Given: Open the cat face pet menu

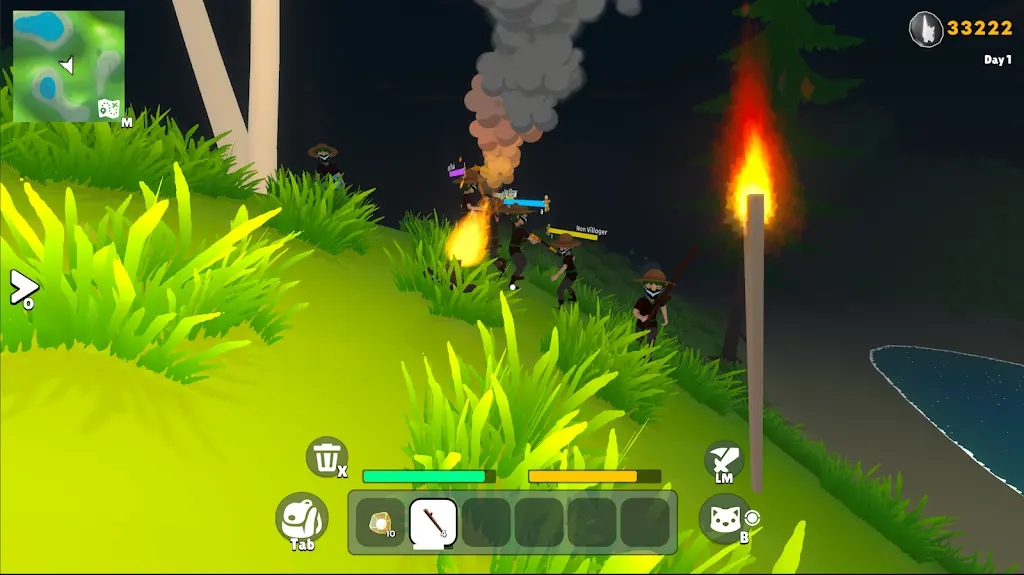Looking at the screenshot, I should point(724,519).
